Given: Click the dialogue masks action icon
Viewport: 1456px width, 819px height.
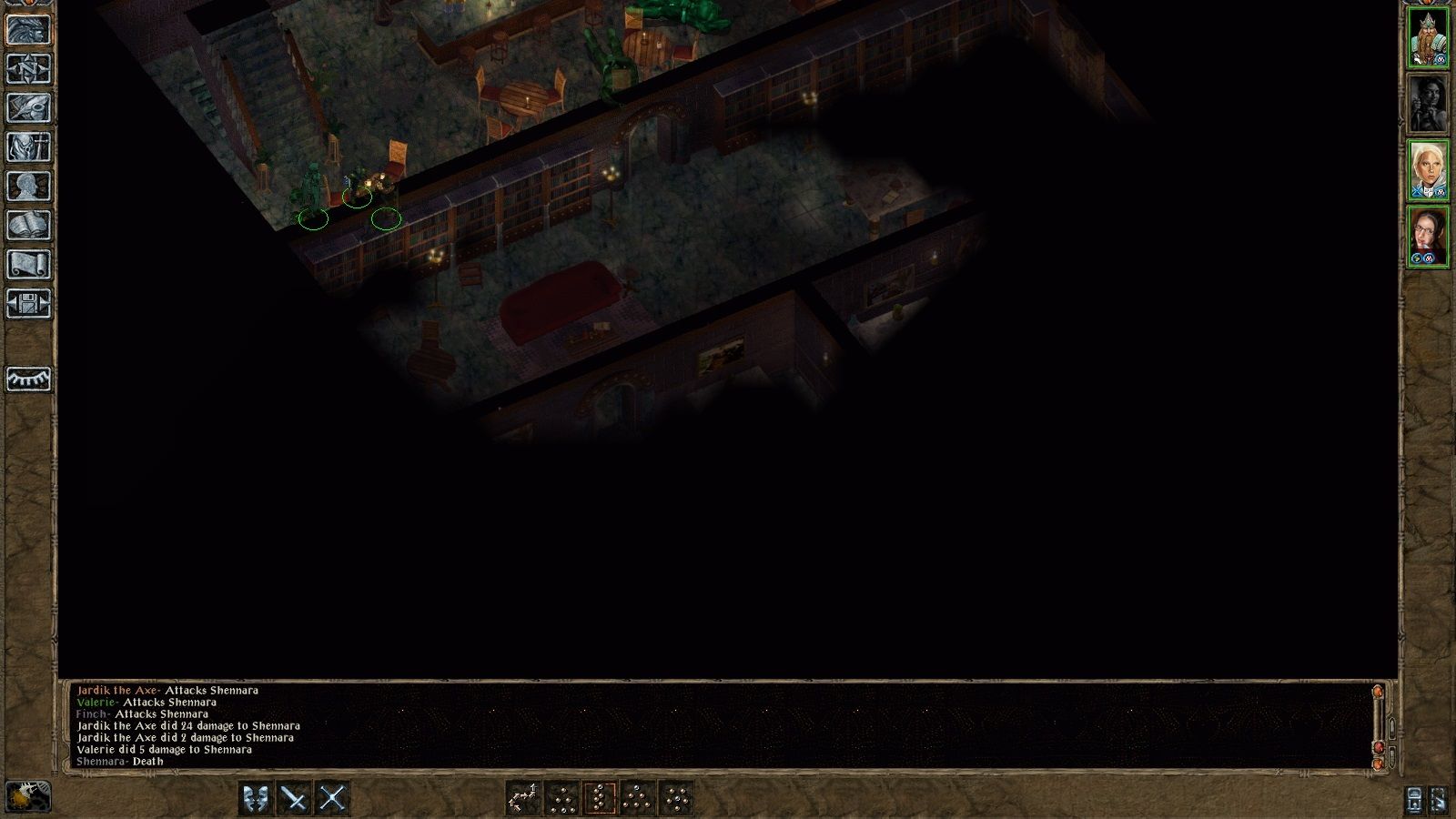Looking at the screenshot, I should [x=256, y=797].
